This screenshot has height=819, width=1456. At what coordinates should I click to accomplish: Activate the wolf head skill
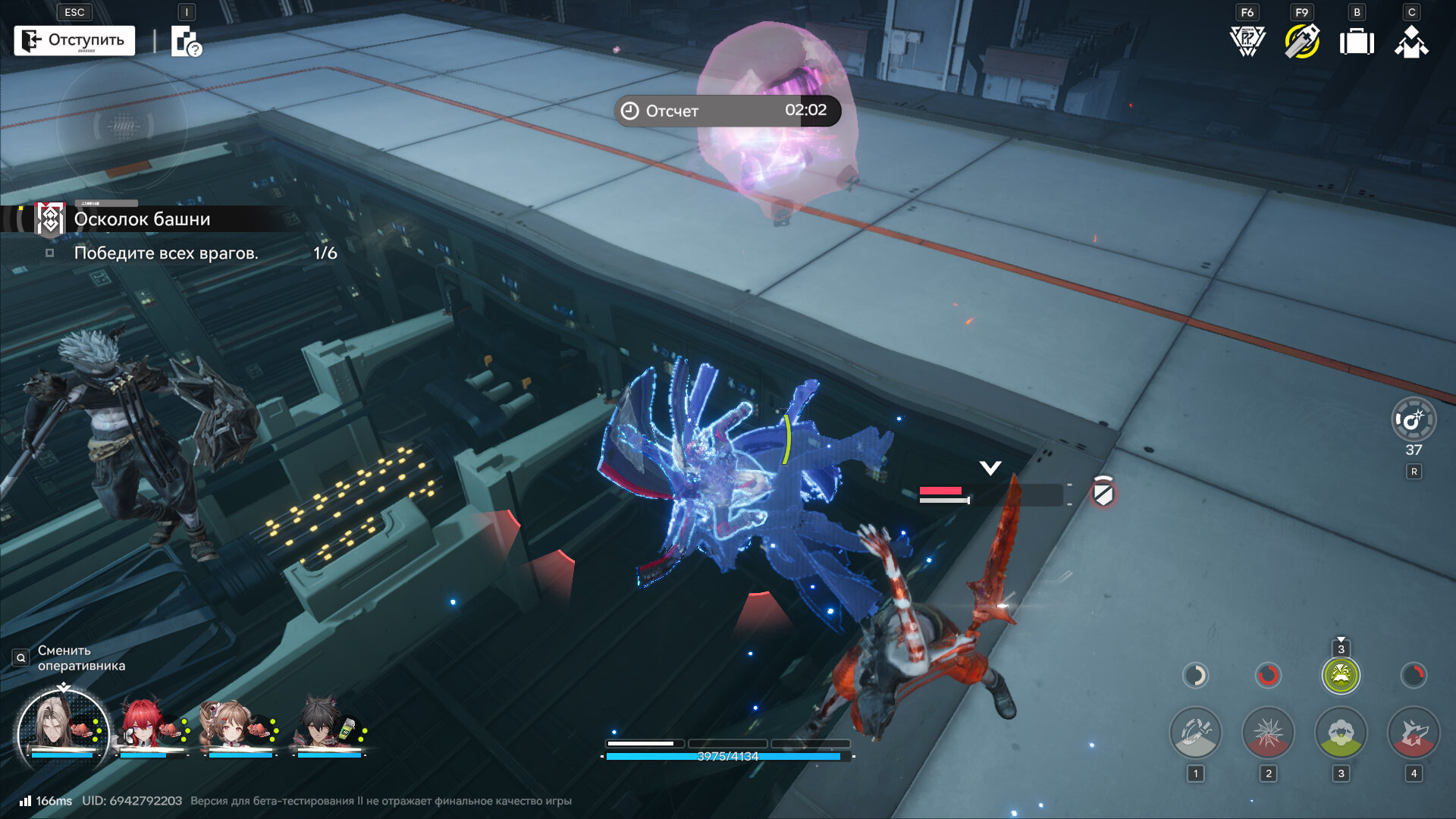pos(1413,733)
